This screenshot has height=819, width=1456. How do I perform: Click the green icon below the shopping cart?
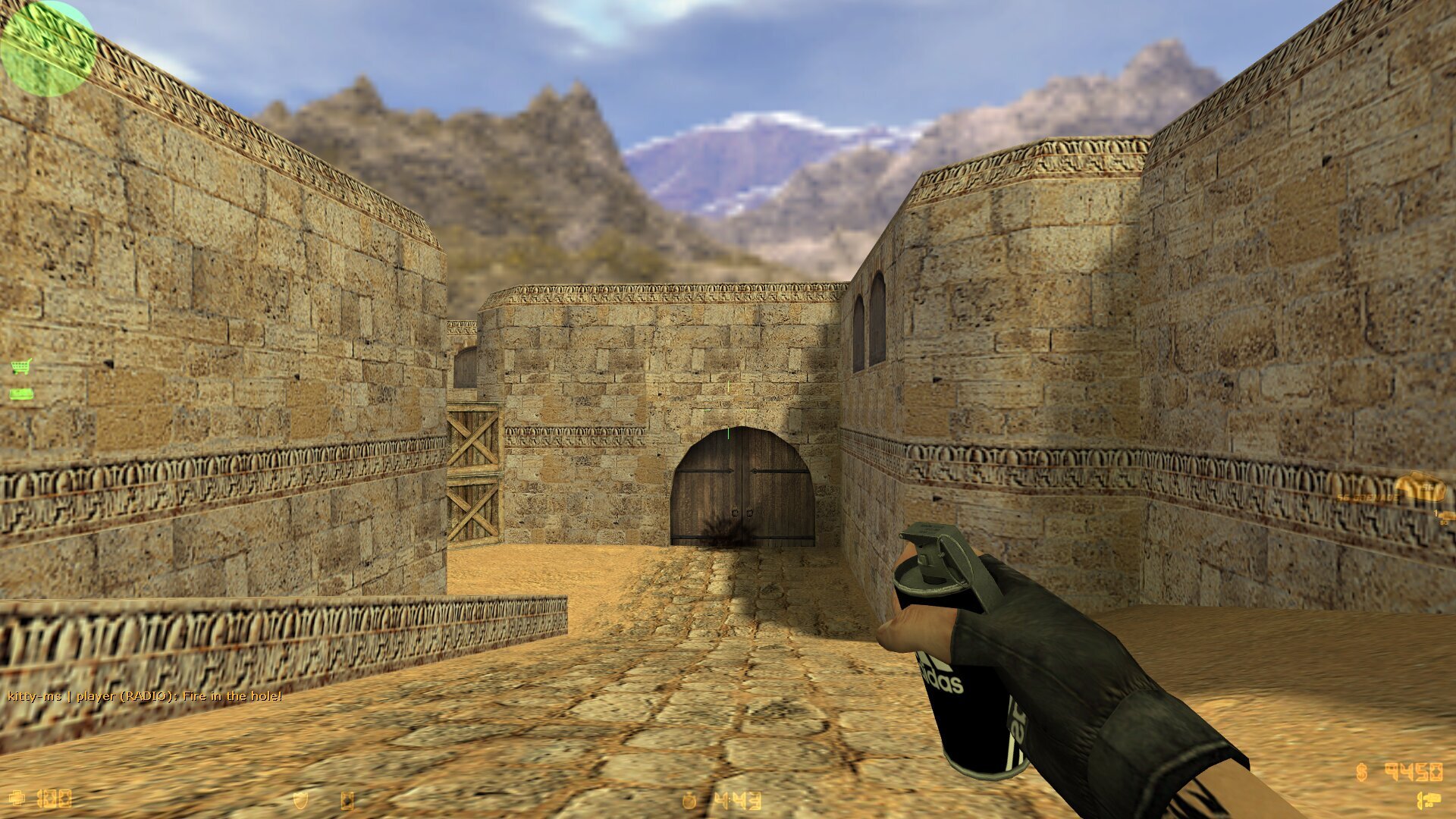tap(21, 394)
